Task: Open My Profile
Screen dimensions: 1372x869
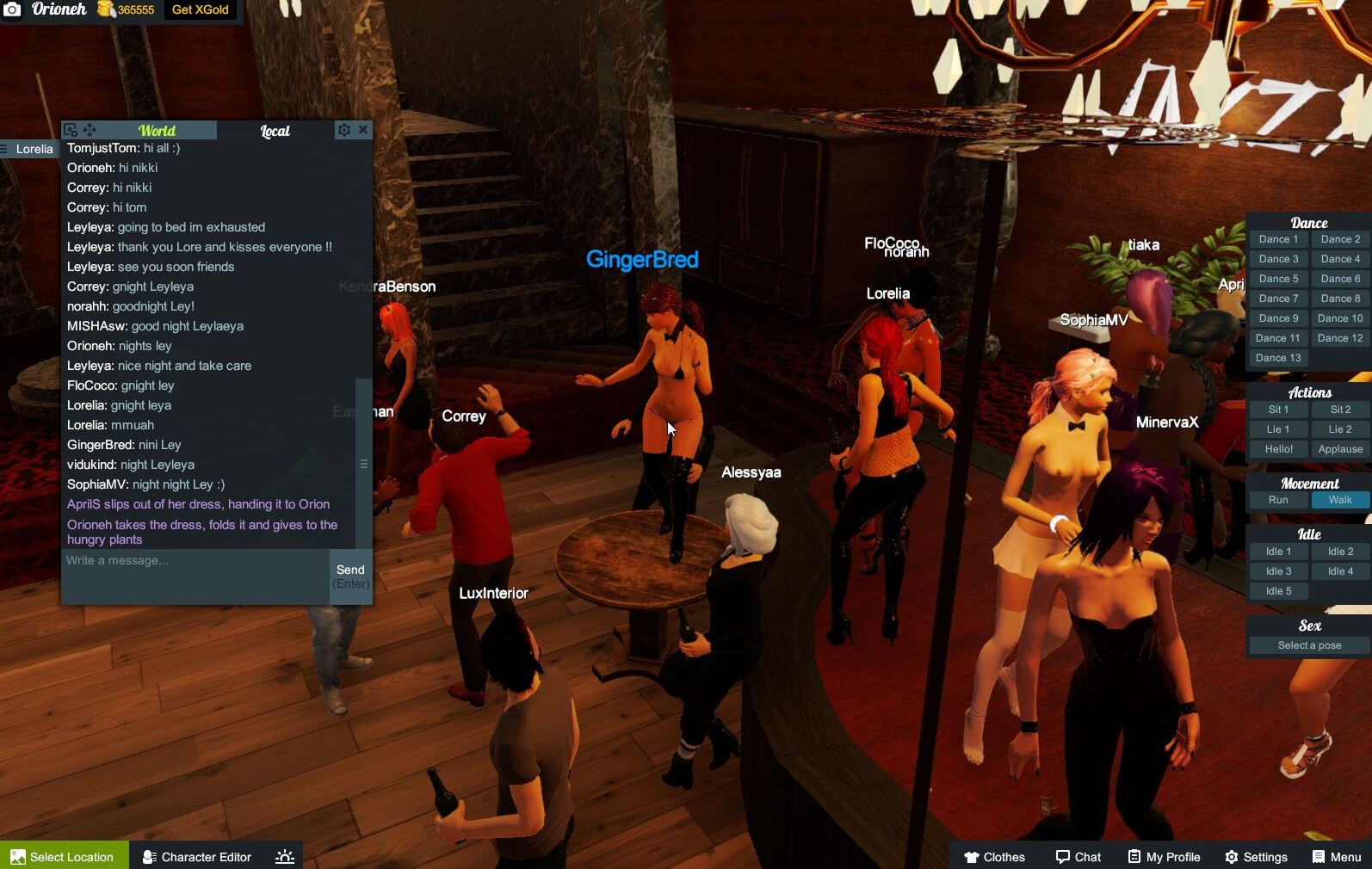Action: (1164, 856)
